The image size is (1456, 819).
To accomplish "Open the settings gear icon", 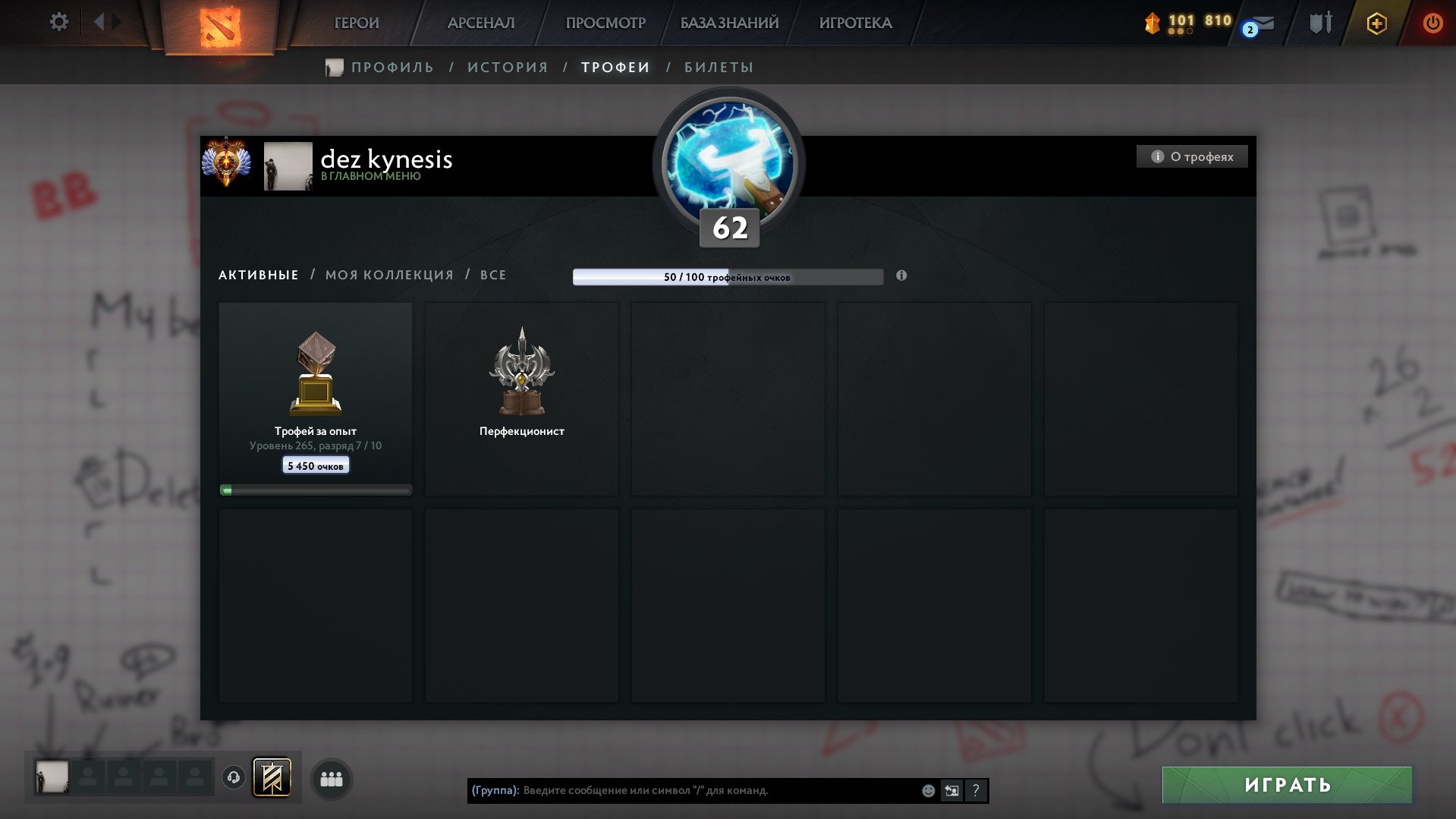I will tap(58, 22).
